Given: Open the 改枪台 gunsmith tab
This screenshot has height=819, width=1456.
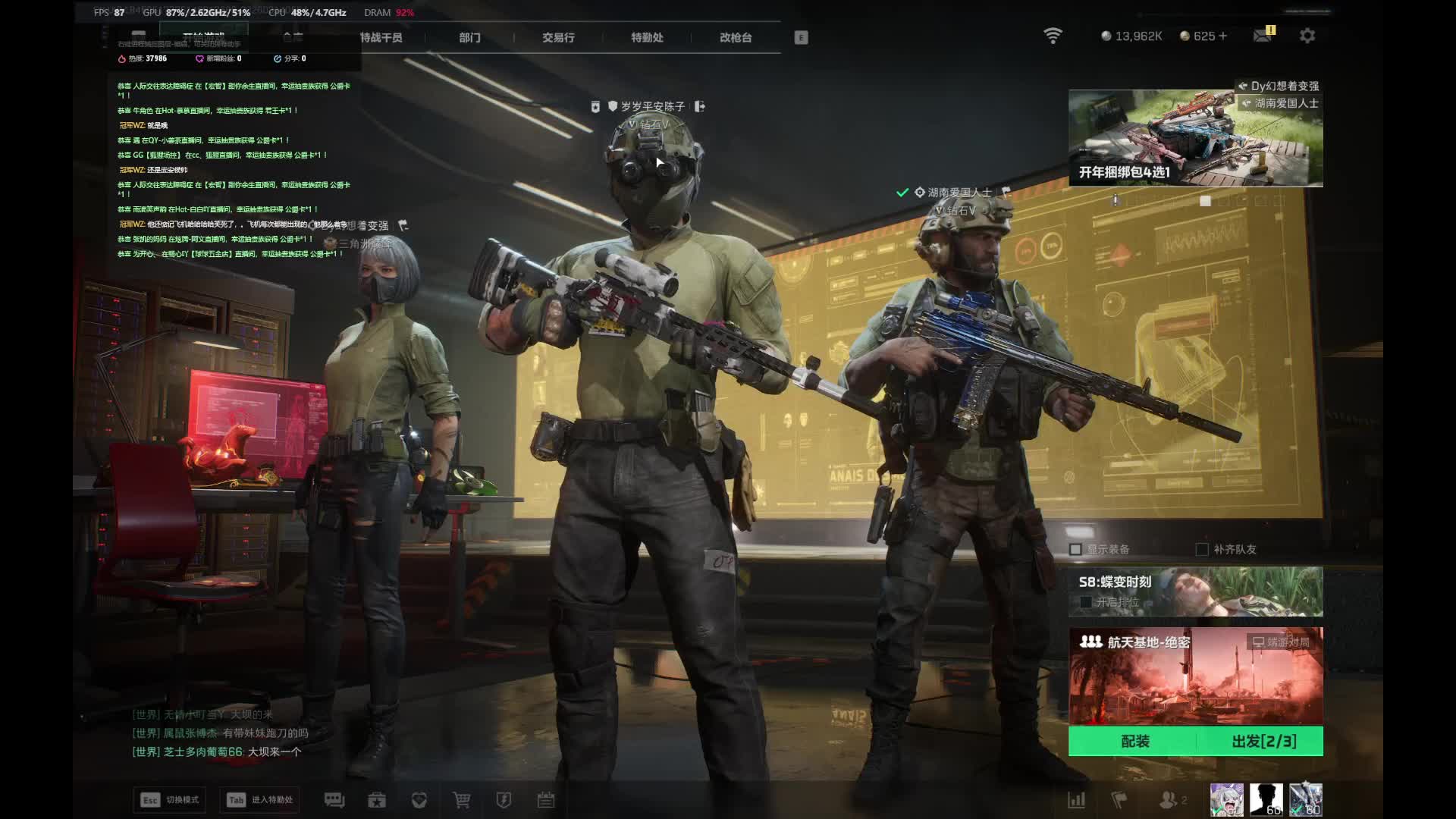Looking at the screenshot, I should click(736, 37).
